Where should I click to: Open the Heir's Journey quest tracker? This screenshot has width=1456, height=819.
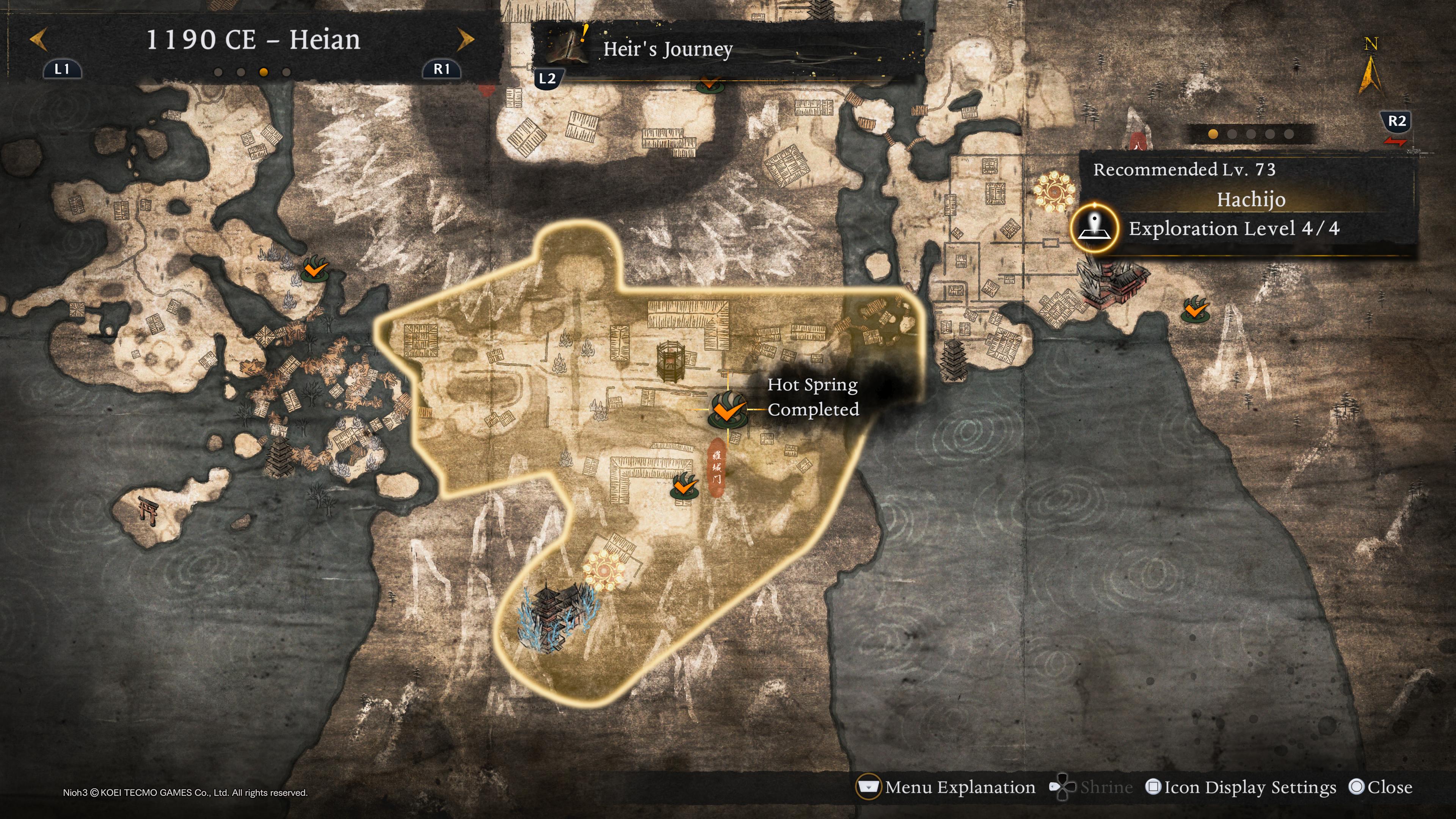[x=667, y=50]
